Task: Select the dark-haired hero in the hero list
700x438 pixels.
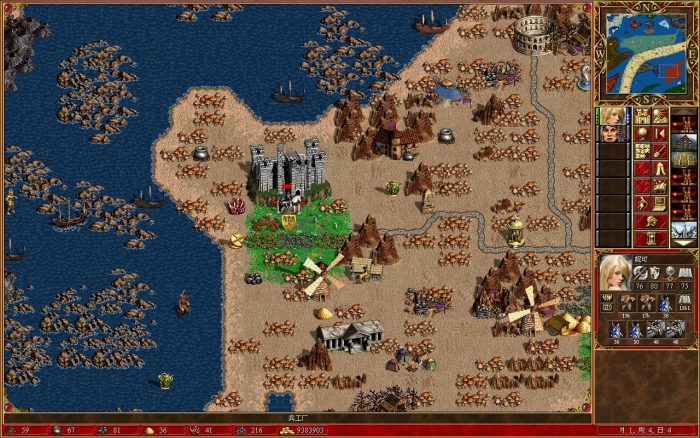Action: click(x=610, y=133)
